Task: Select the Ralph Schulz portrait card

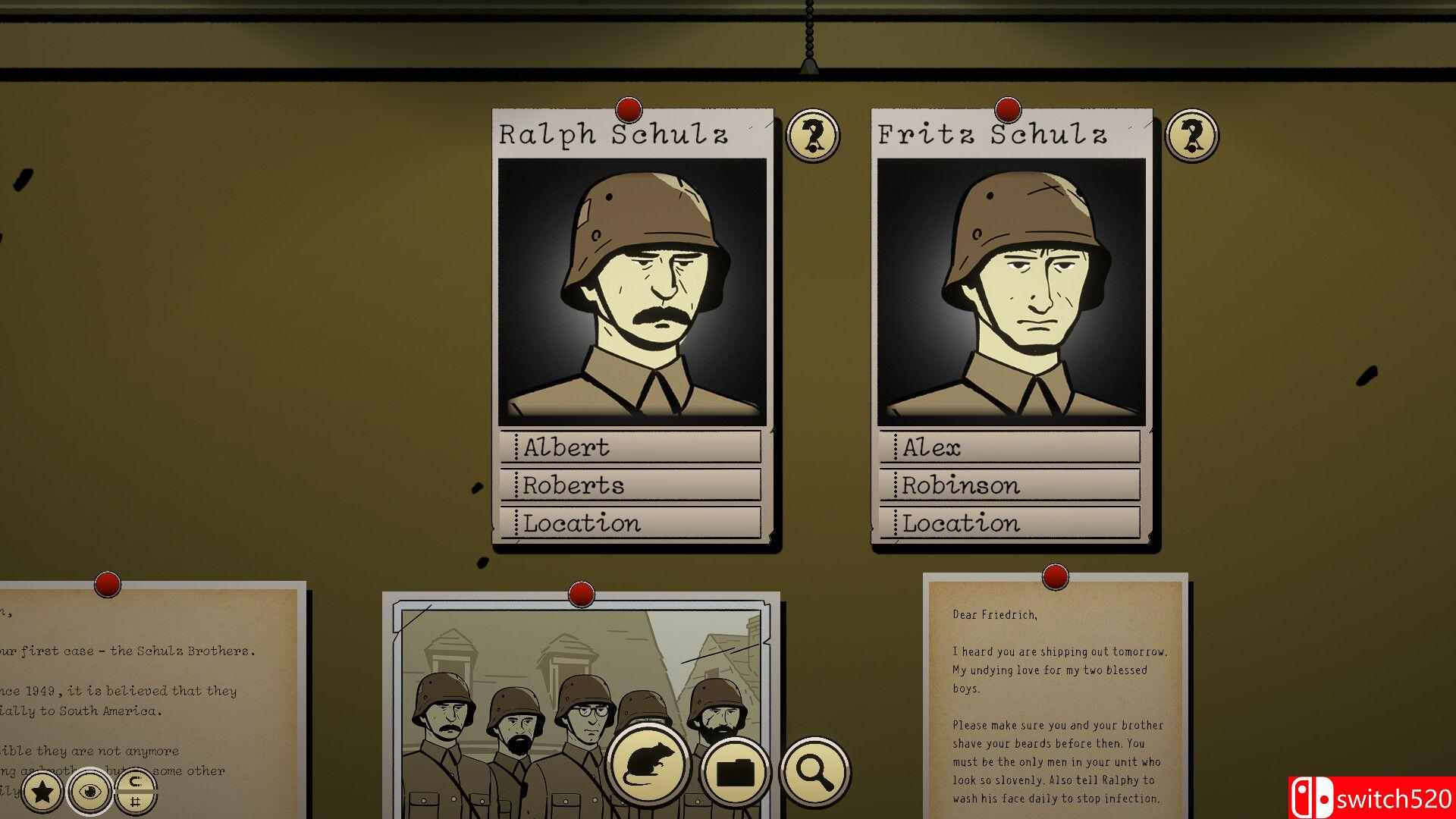Action: (632, 292)
